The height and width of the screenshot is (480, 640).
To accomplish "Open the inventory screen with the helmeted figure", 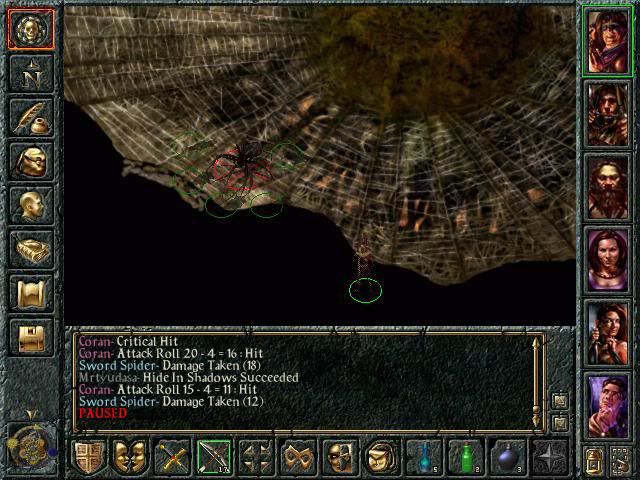I will [x=30, y=162].
